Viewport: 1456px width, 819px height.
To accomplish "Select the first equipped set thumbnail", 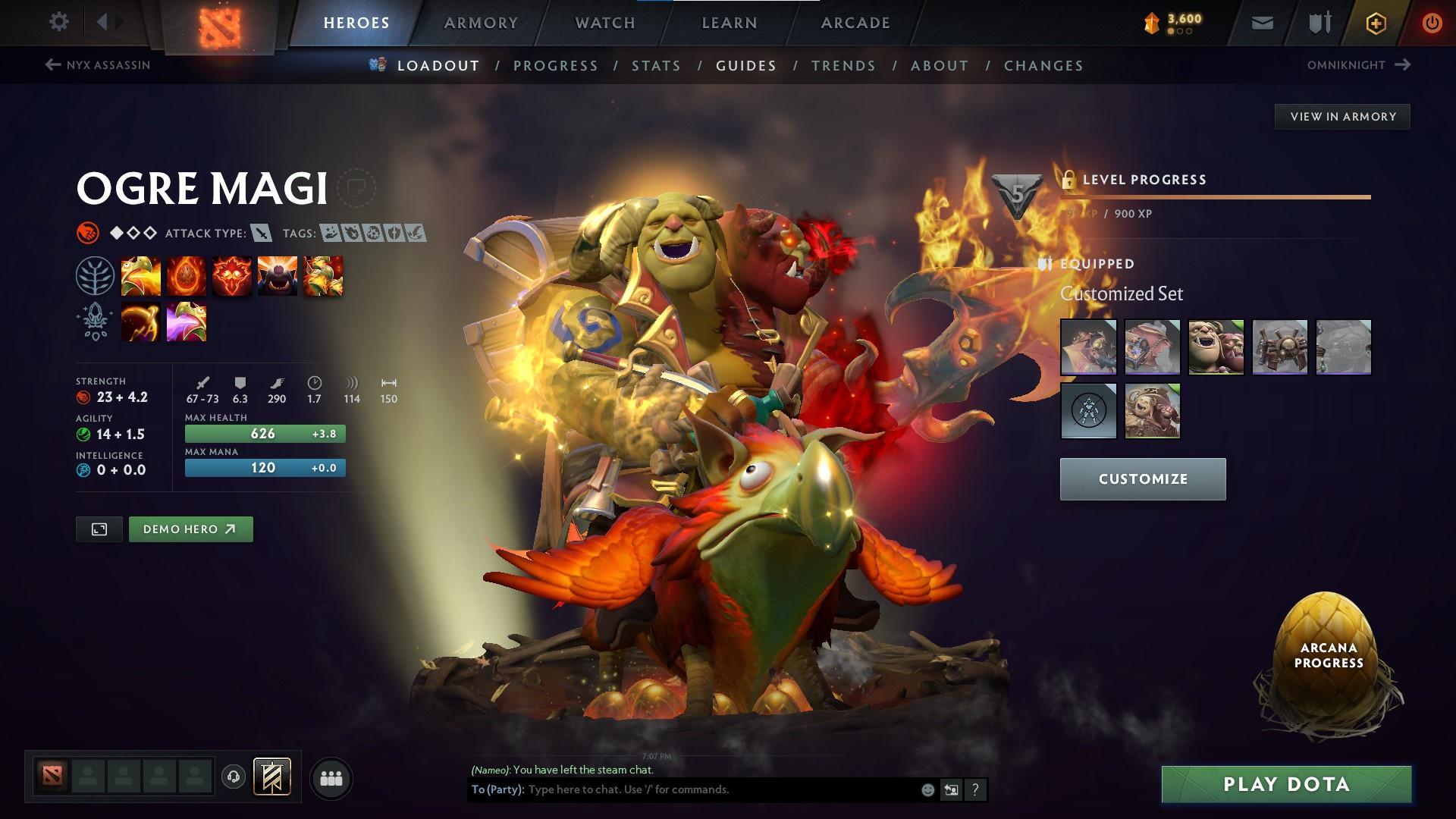I will tap(1087, 348).
